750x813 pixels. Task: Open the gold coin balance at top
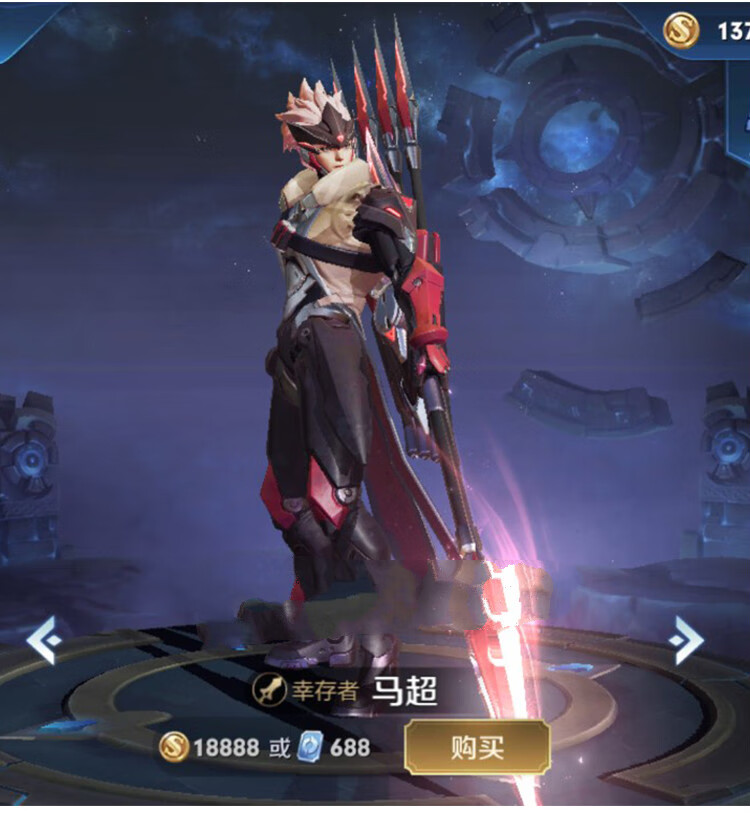click(x=707, y=31)
